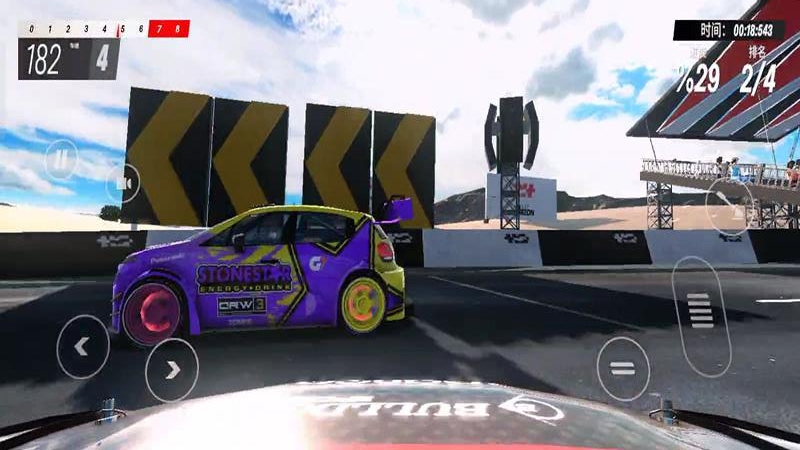Steer left with the left arrow
Screen dimensions: 800x450
coord(82,346)
